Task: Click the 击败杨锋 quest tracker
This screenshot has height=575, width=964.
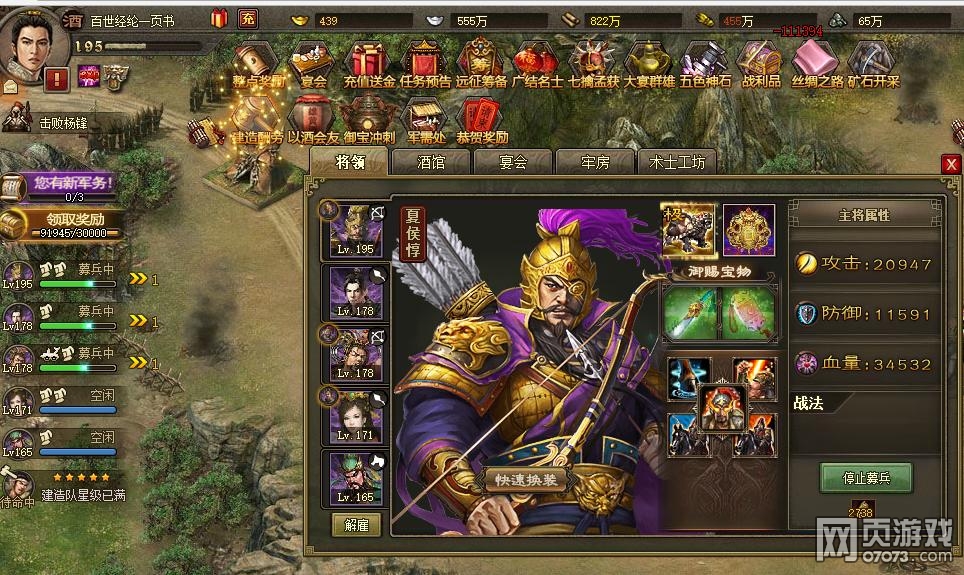Action: click(x=60, y=124)
